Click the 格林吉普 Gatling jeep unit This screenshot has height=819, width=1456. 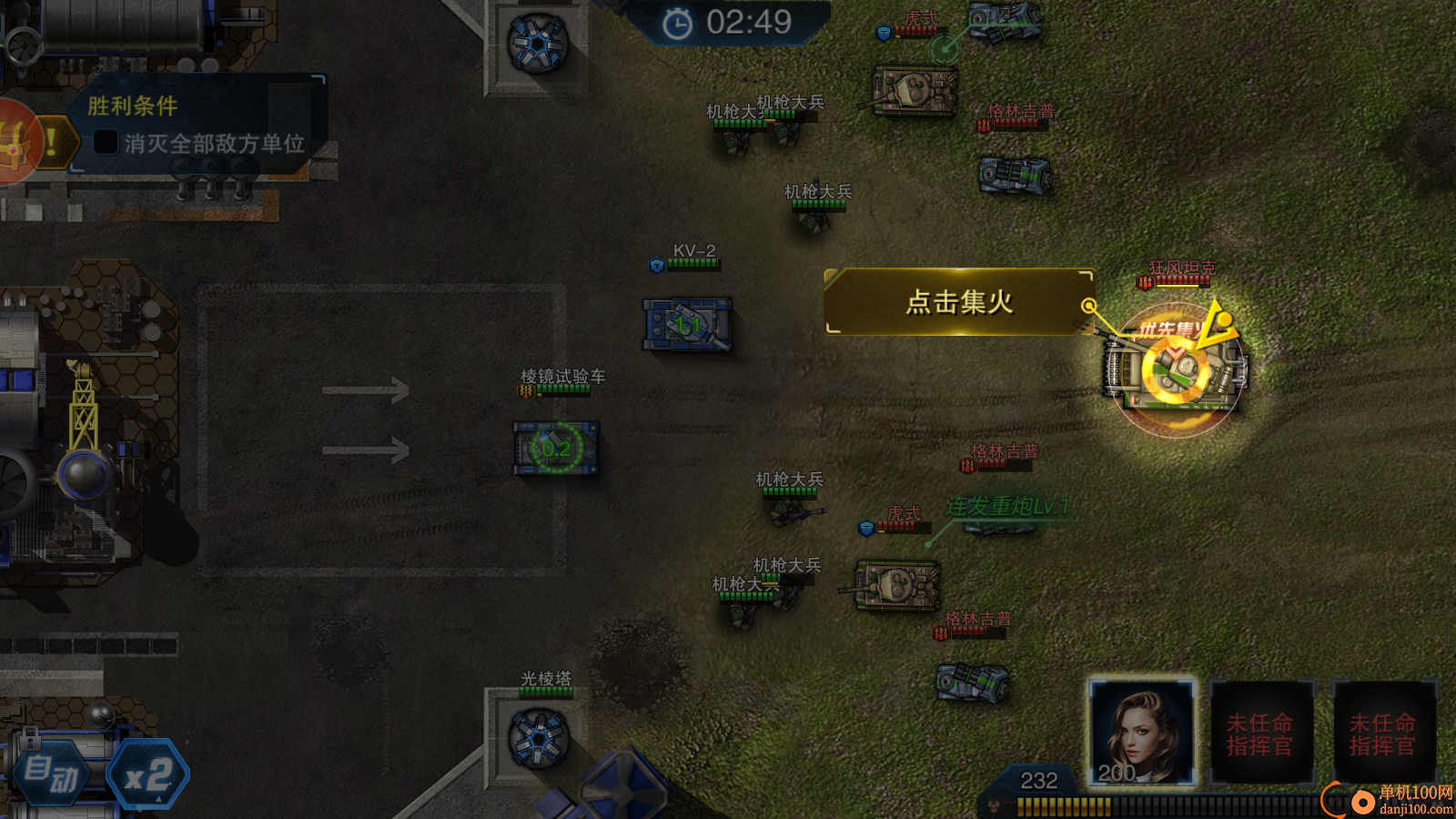[x=1015, y=173]
